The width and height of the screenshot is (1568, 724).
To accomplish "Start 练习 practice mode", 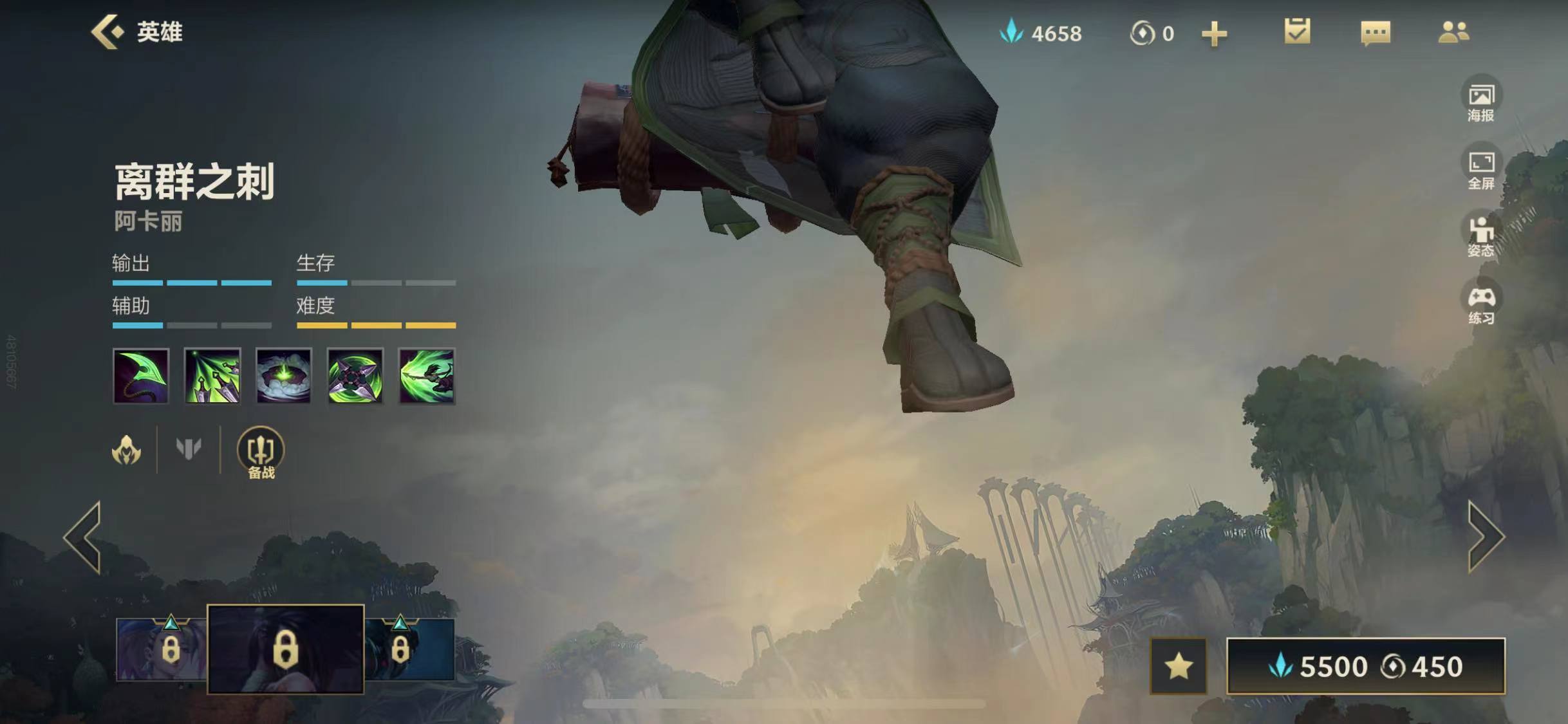I will tap(1481, 304).
